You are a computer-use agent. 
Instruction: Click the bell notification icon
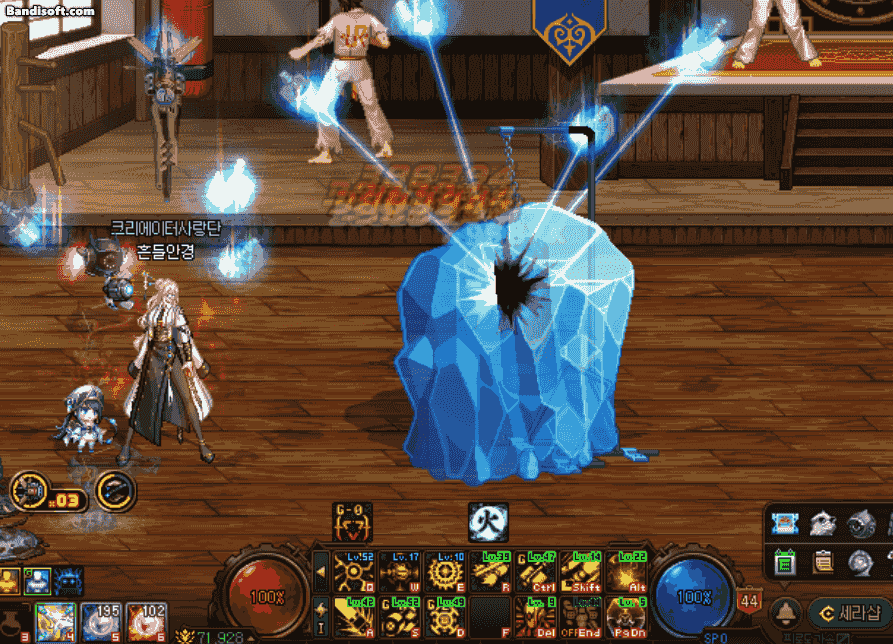pos(788,611)
